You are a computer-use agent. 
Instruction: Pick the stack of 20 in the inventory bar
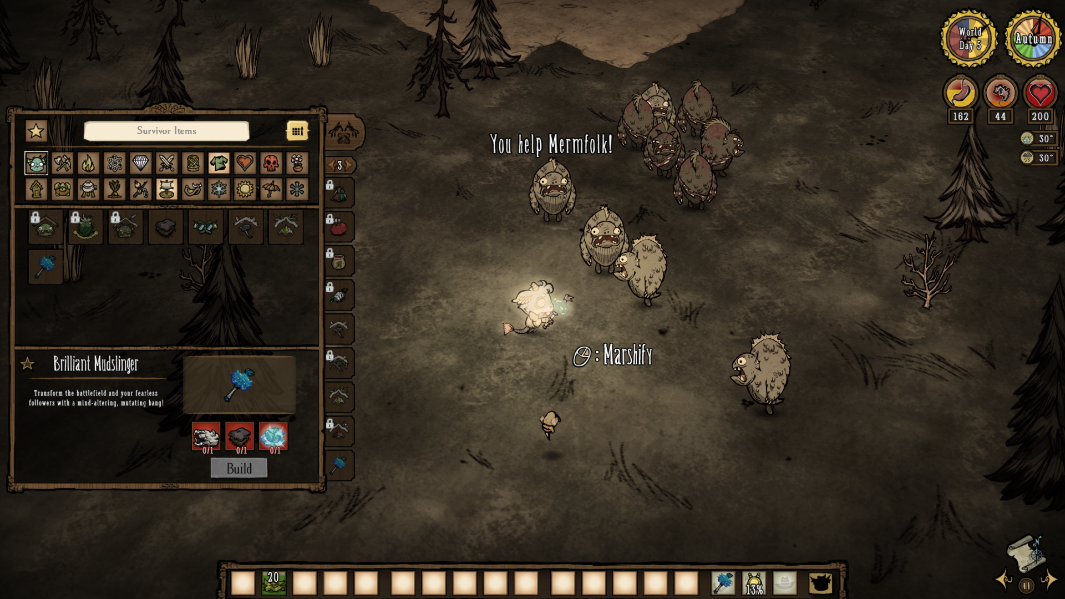click(274, 582)
